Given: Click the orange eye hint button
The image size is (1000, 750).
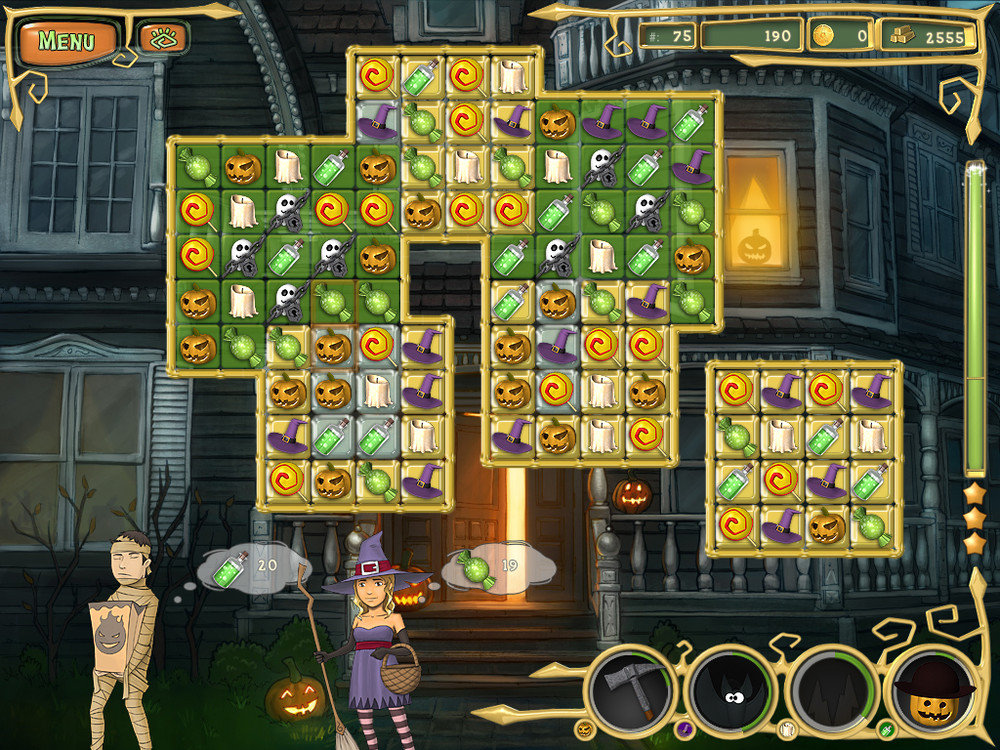Looking at the screenshot, I should point(162,40).
